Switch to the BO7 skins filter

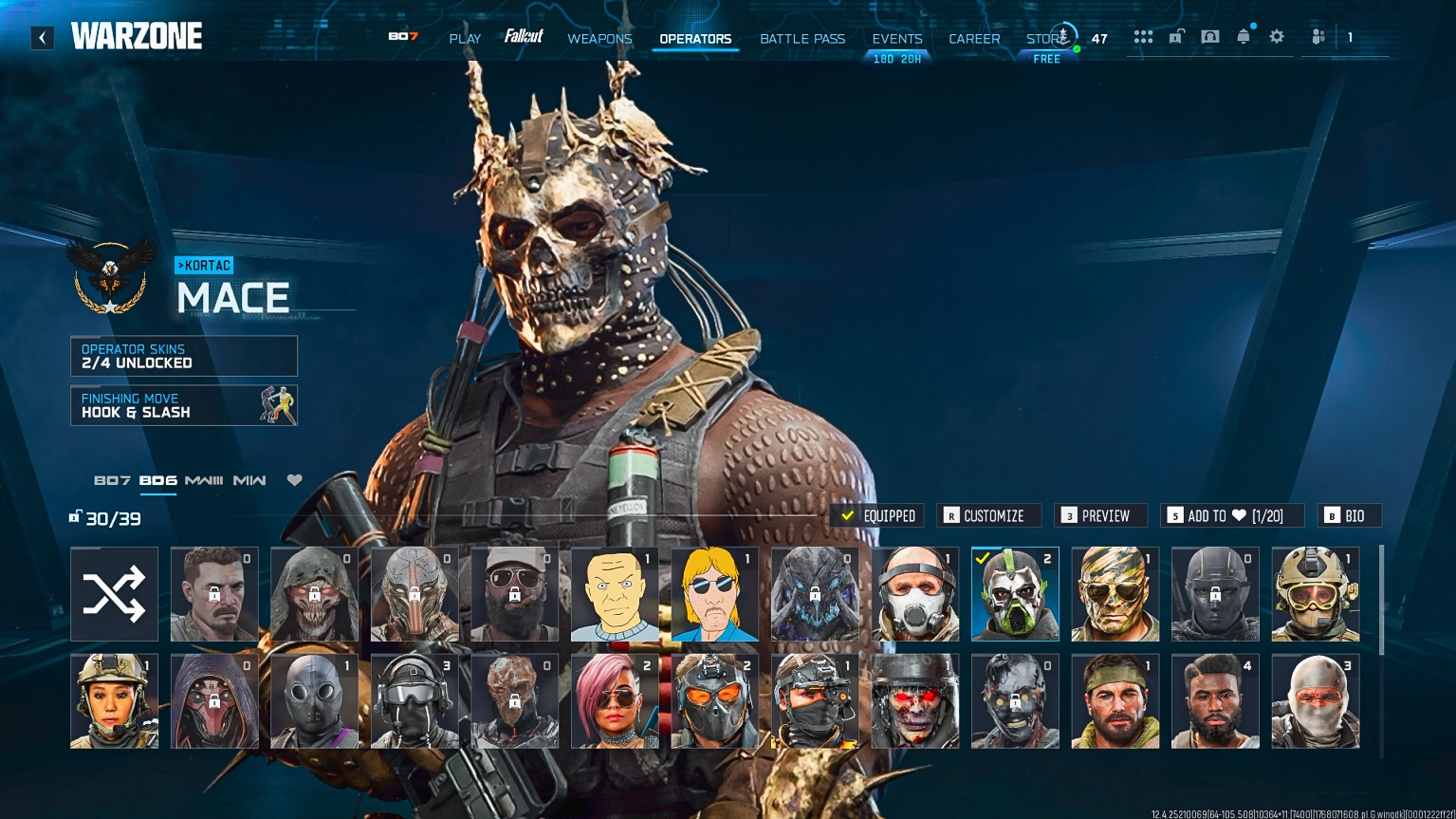tap(113, 480)
